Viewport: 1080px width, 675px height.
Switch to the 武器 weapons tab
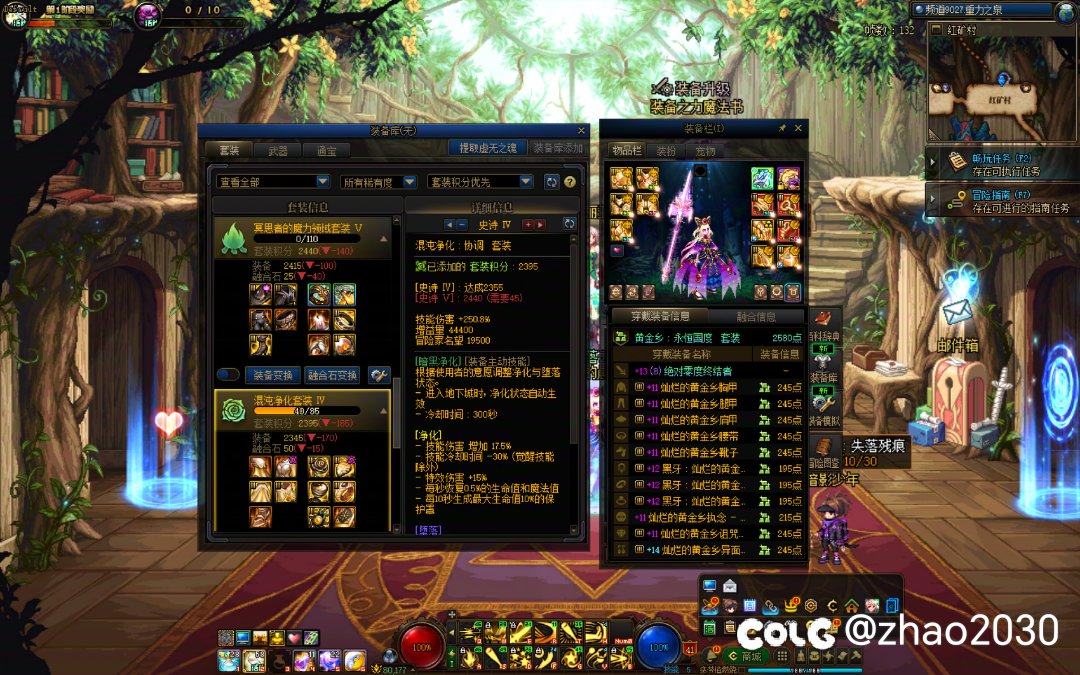click(278, 151)
